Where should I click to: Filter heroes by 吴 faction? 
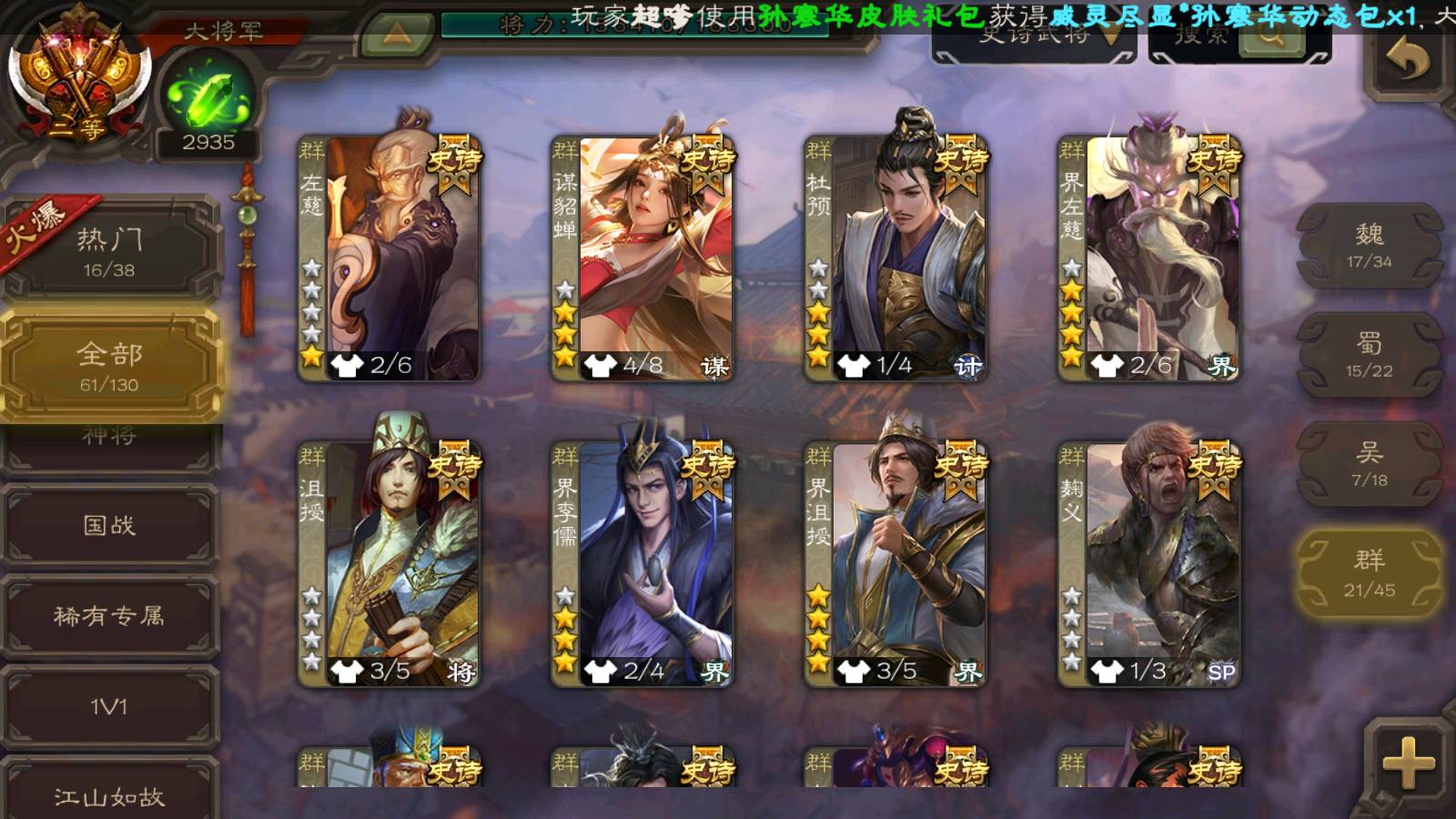pyautogui.click(x=1369, y=464)
